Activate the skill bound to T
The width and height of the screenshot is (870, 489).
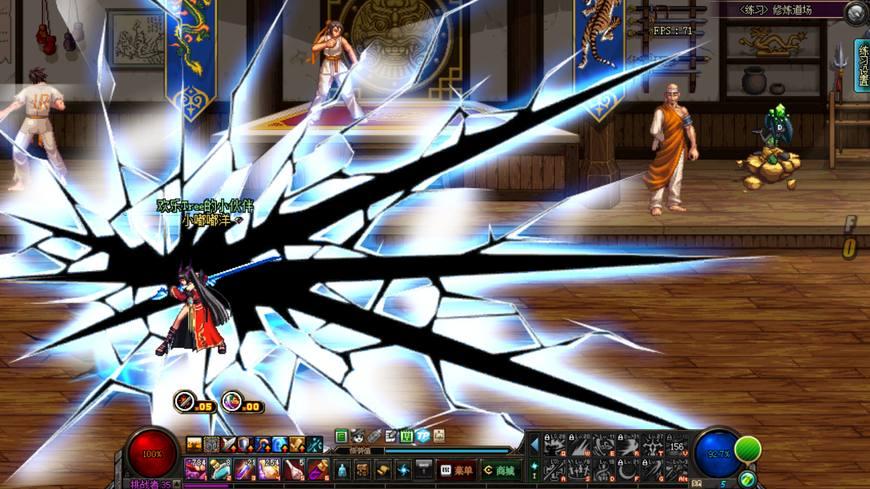pos(654,446)
